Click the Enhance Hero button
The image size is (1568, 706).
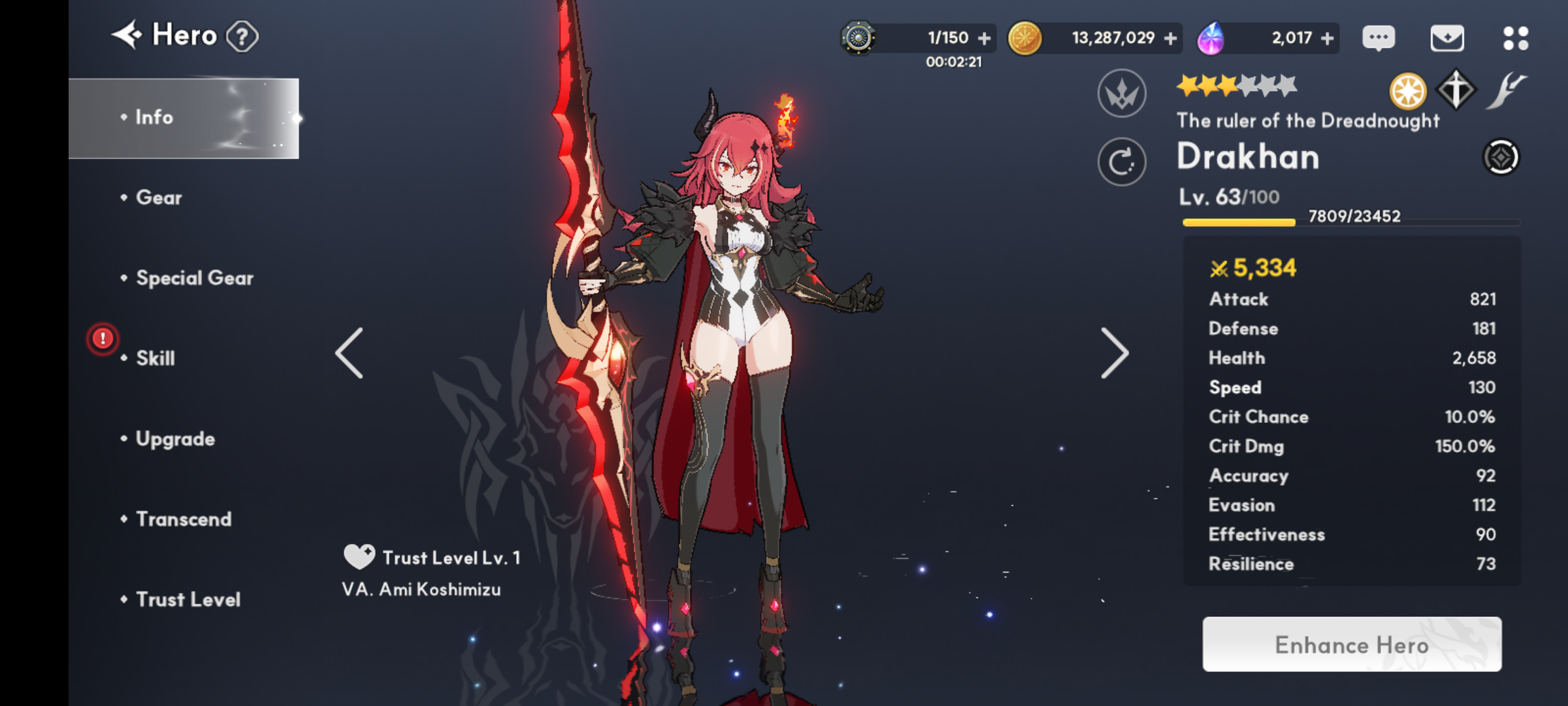click(1352, 645)
